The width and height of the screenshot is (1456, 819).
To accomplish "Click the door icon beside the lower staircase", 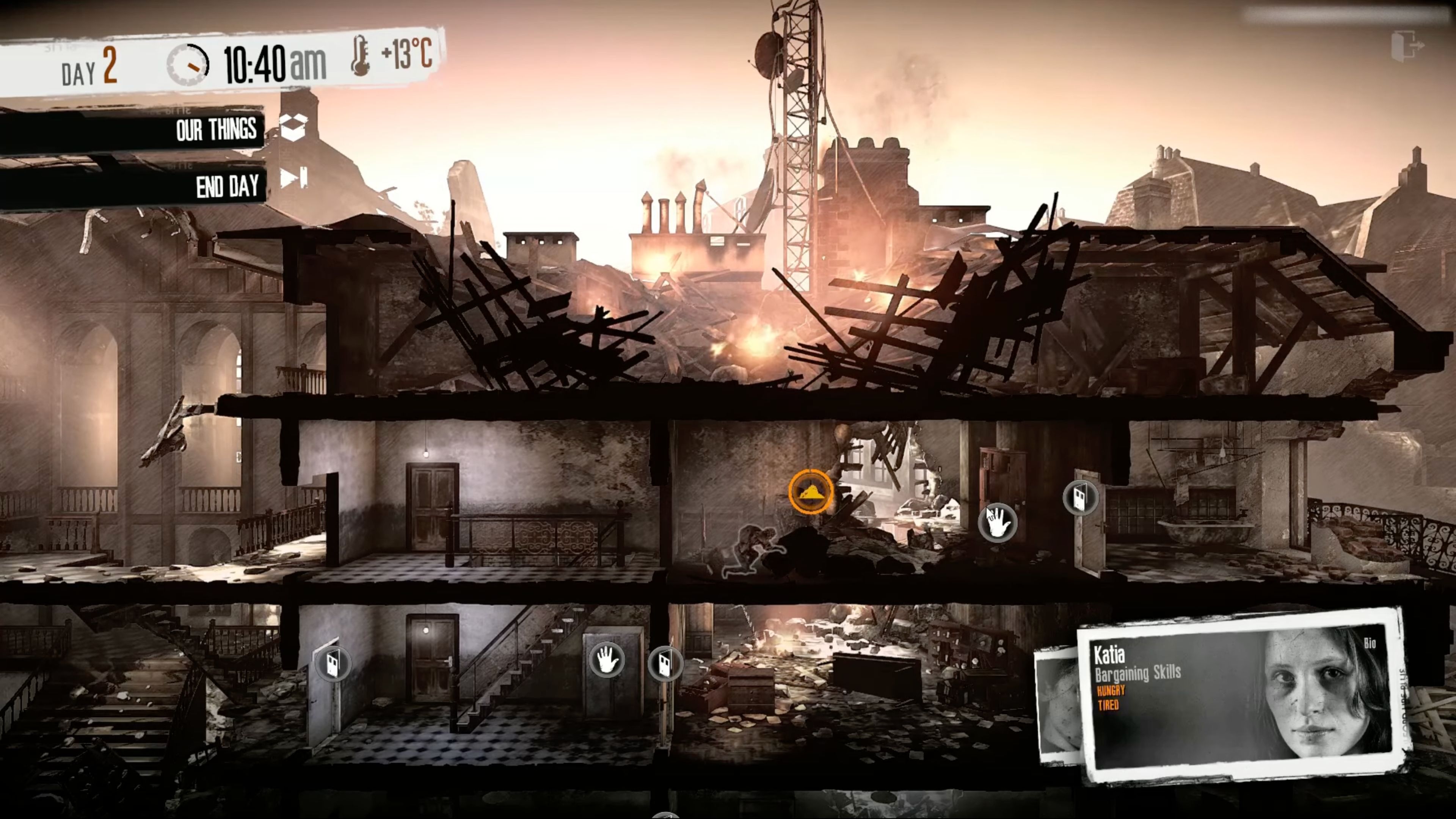I will (333, 663).
